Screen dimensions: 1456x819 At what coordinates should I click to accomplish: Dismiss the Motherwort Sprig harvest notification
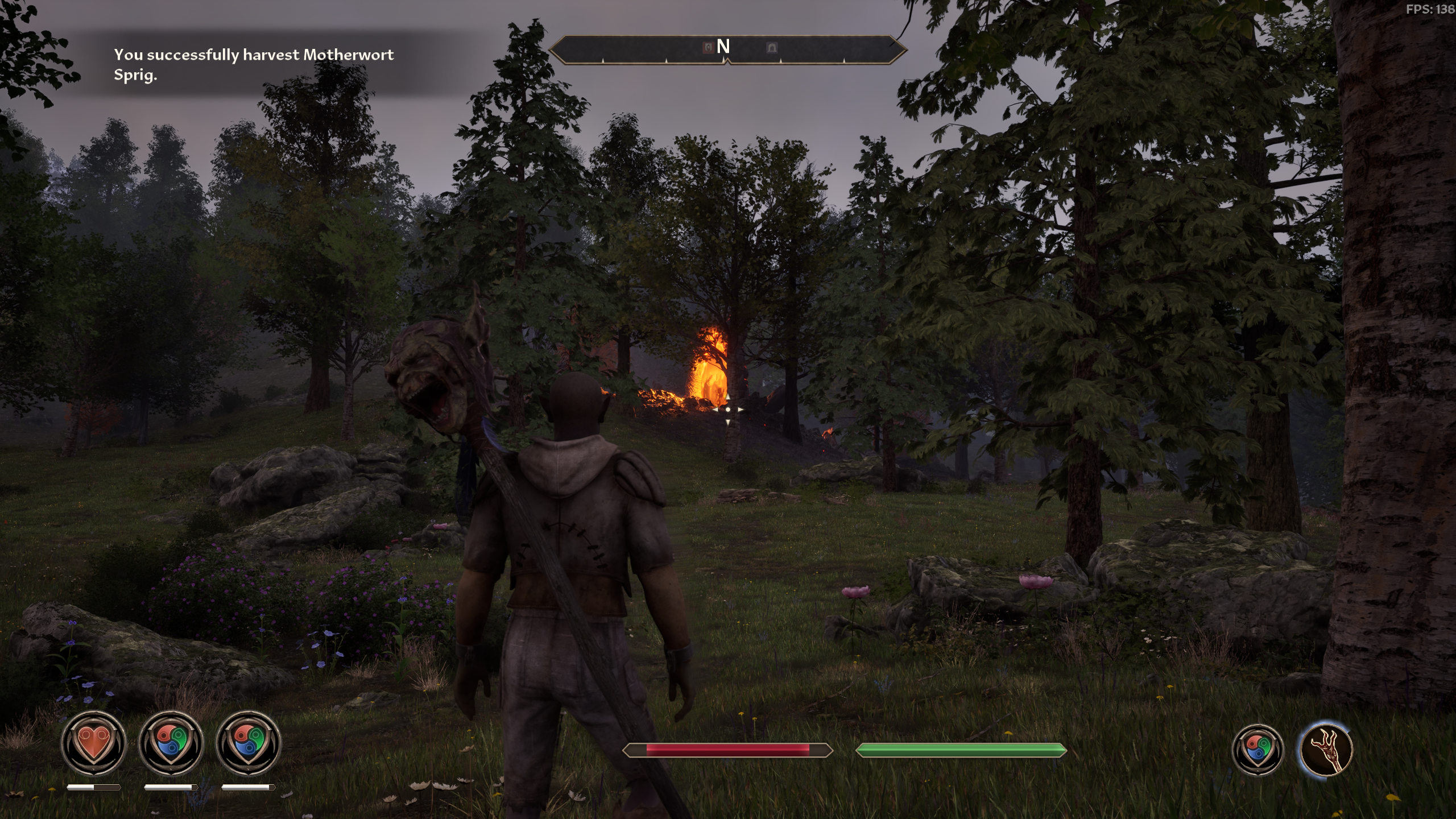click(254, 65)
